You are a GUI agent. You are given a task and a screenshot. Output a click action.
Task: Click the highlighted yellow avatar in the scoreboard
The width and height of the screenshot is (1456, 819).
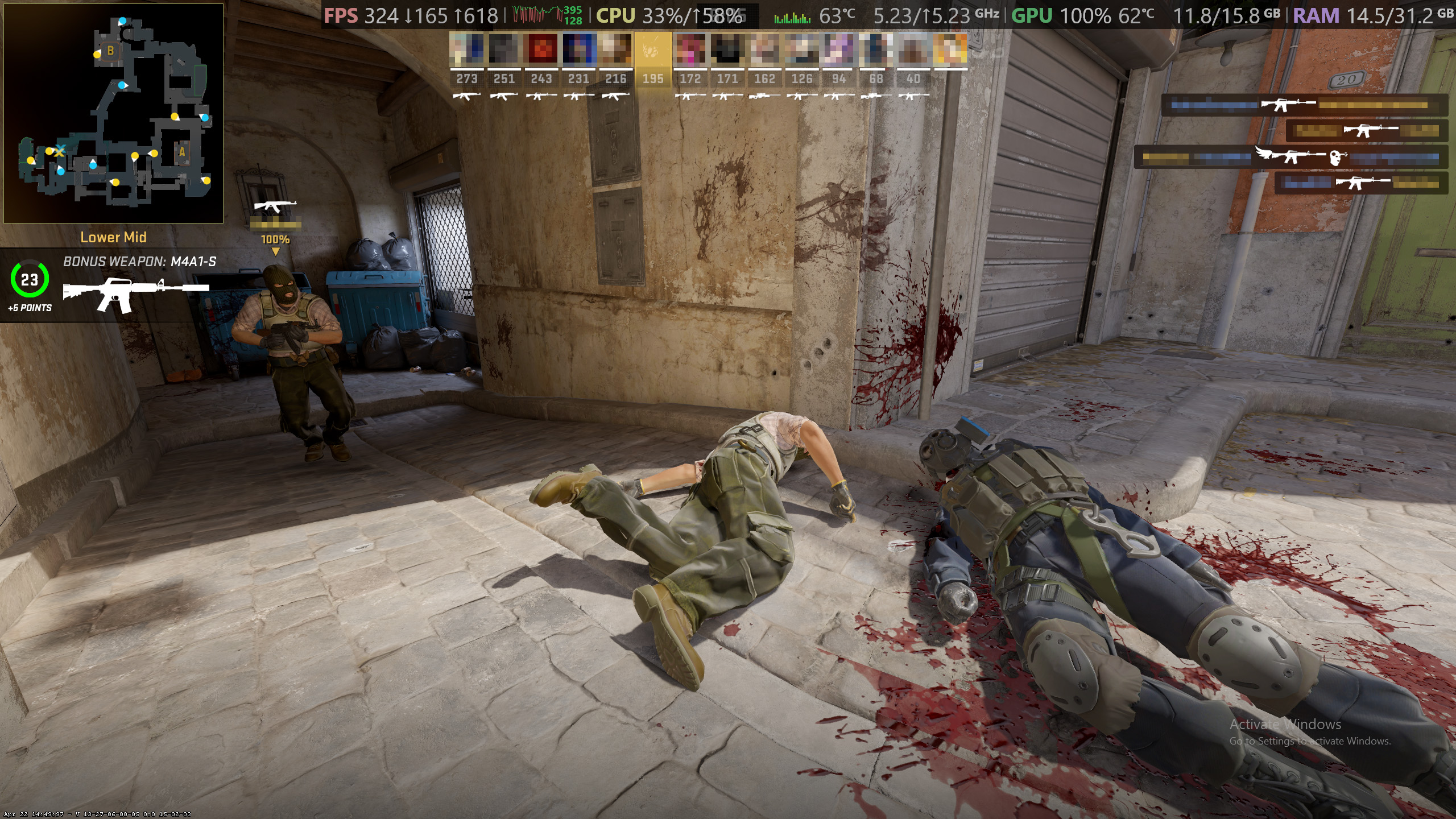tap(653, 48)
